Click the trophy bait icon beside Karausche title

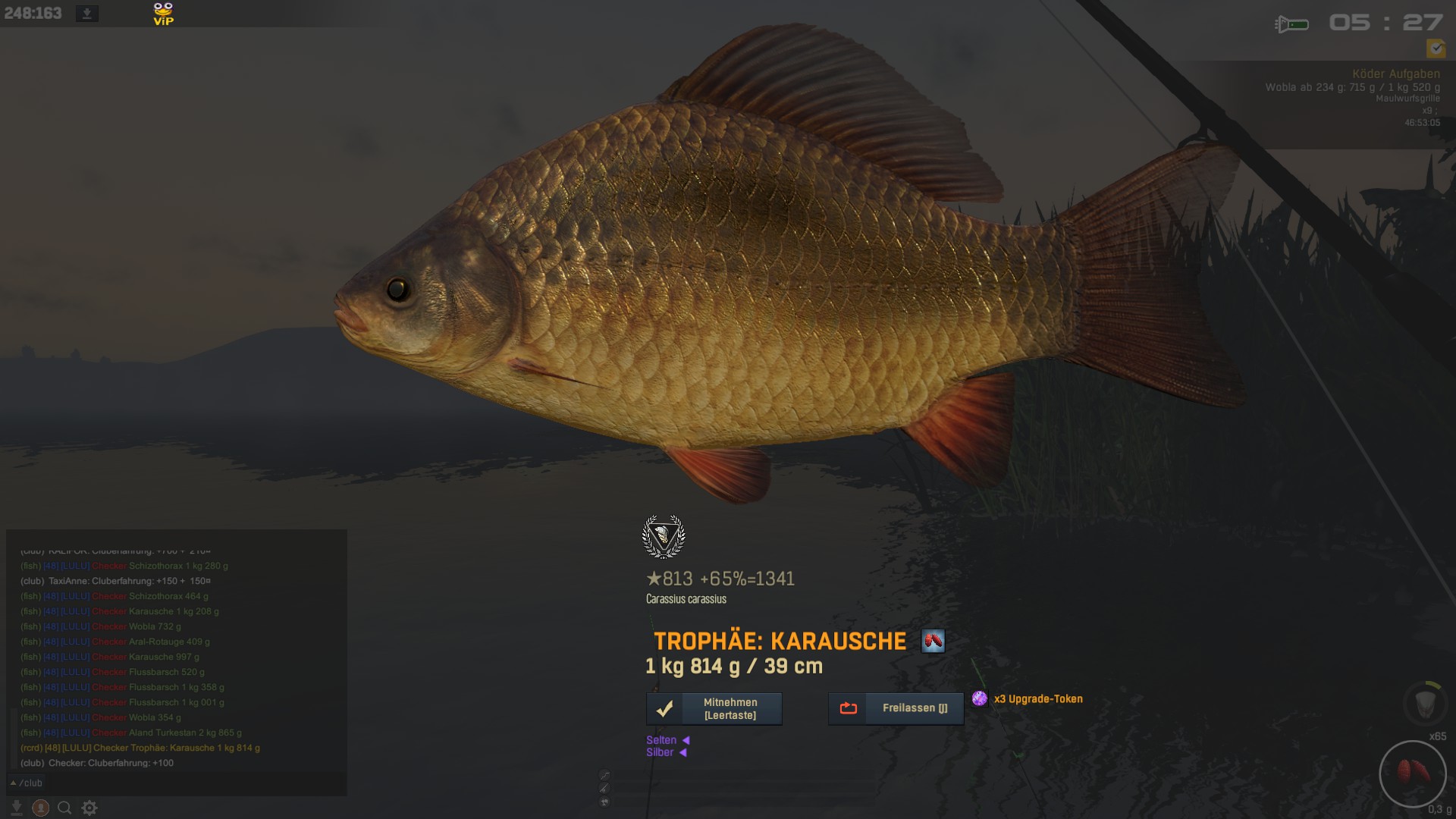(x=933, y=642)
